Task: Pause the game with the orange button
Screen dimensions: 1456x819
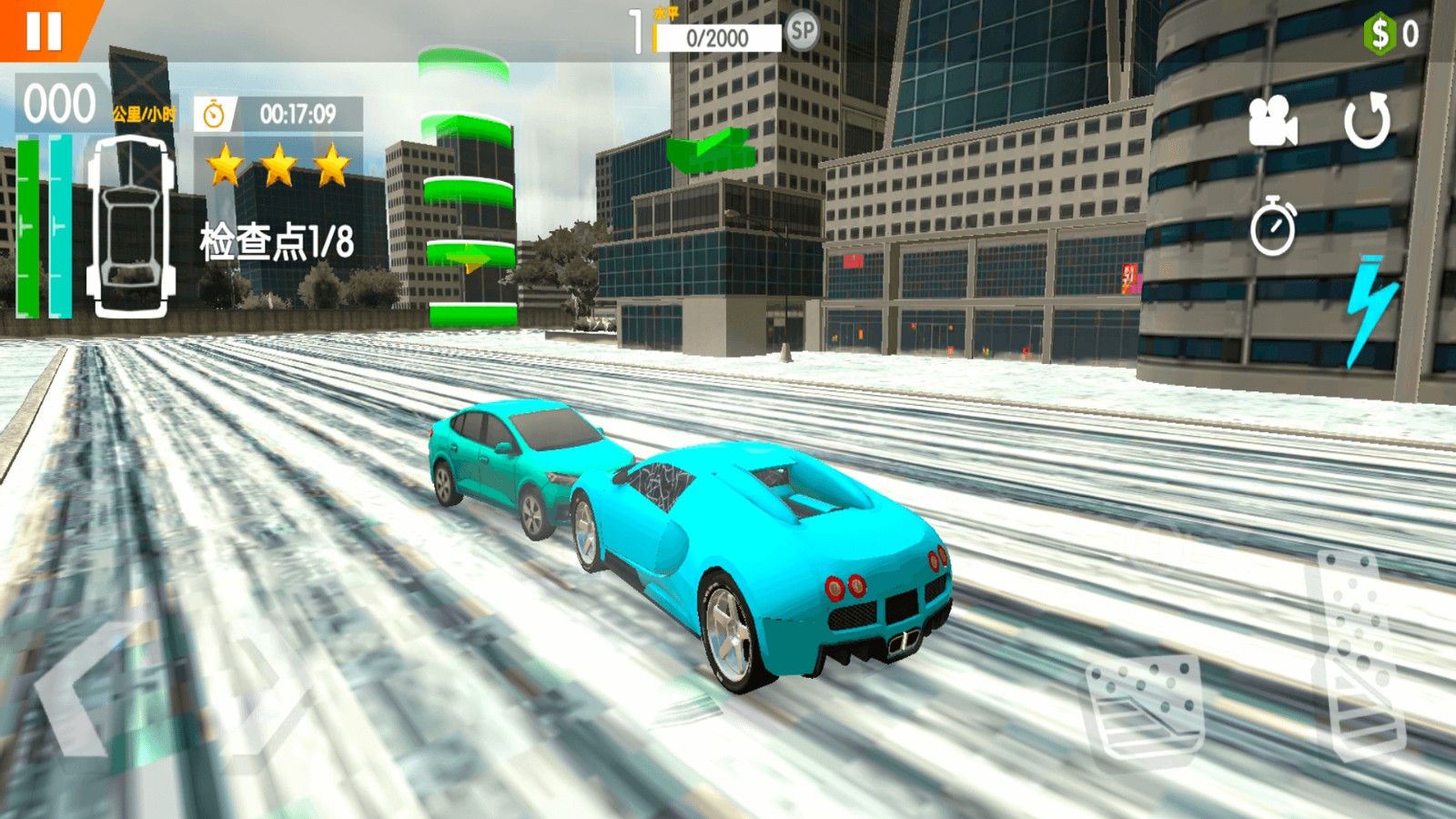Action: [43, 30]
